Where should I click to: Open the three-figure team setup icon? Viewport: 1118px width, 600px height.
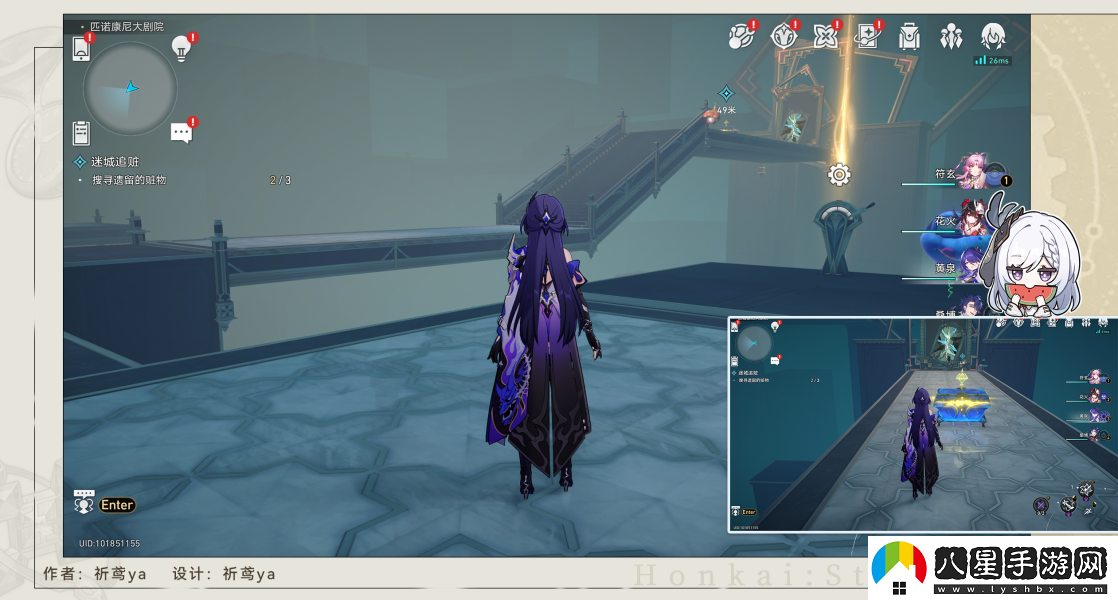(x=951, y=37)
